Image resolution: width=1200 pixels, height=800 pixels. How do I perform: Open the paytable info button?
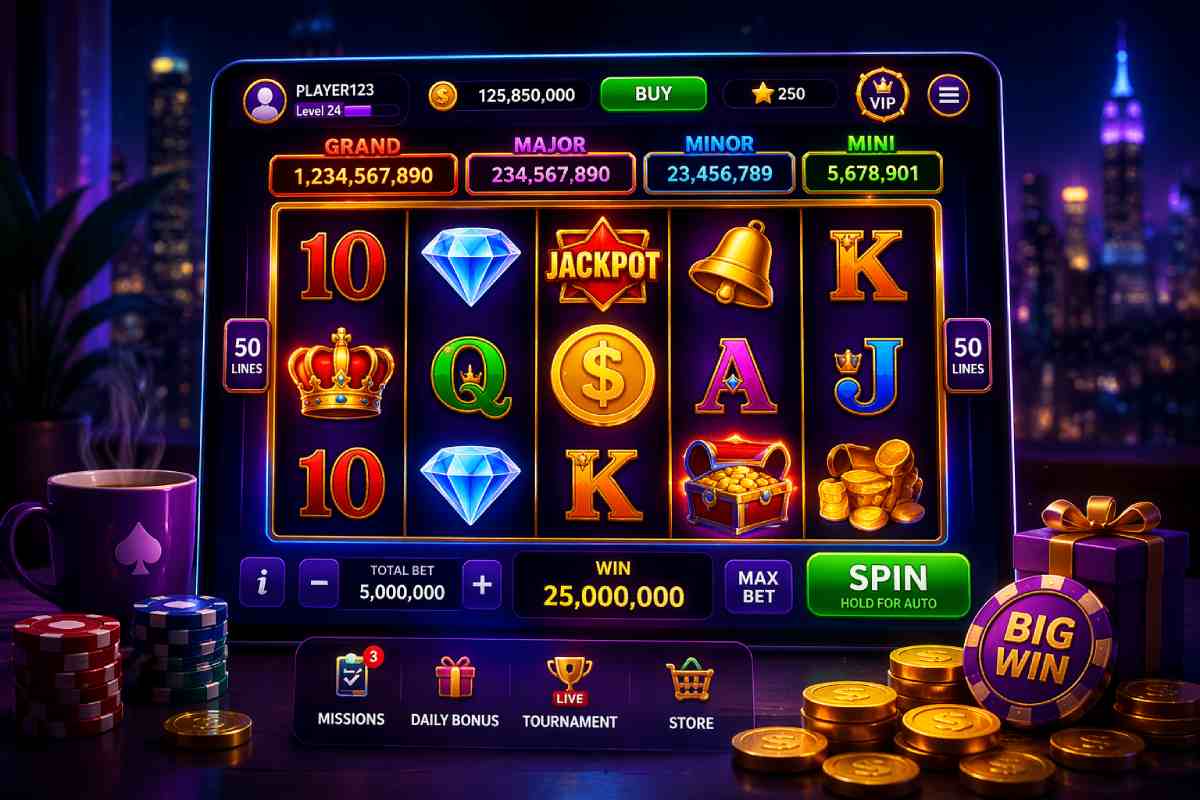[x=262, y=583]
